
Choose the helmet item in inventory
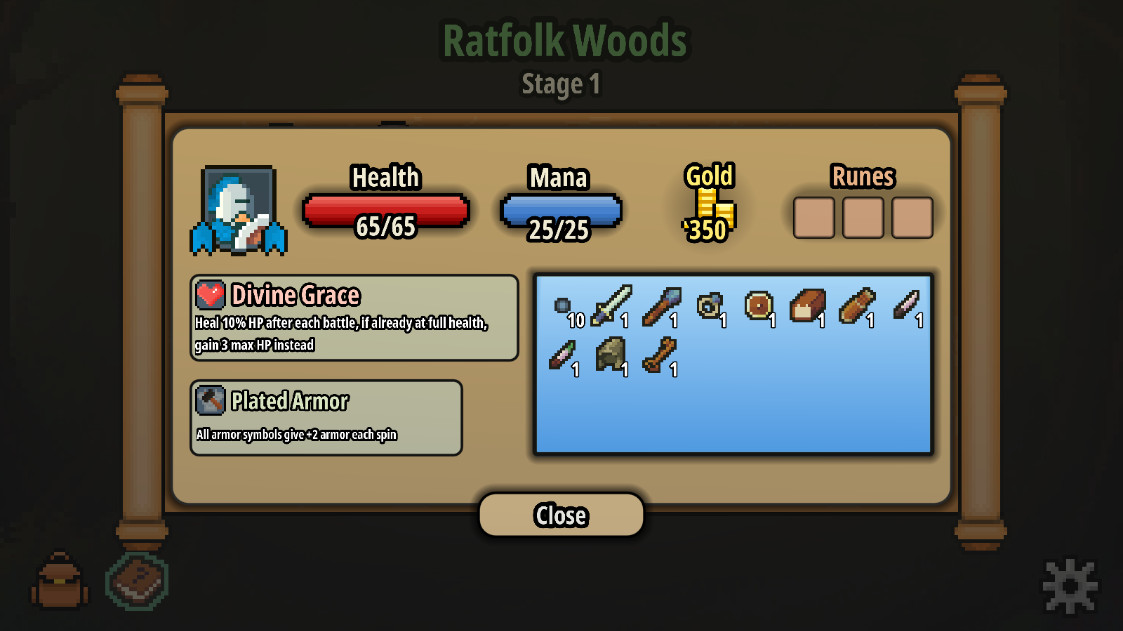click(x=610, y=354)
